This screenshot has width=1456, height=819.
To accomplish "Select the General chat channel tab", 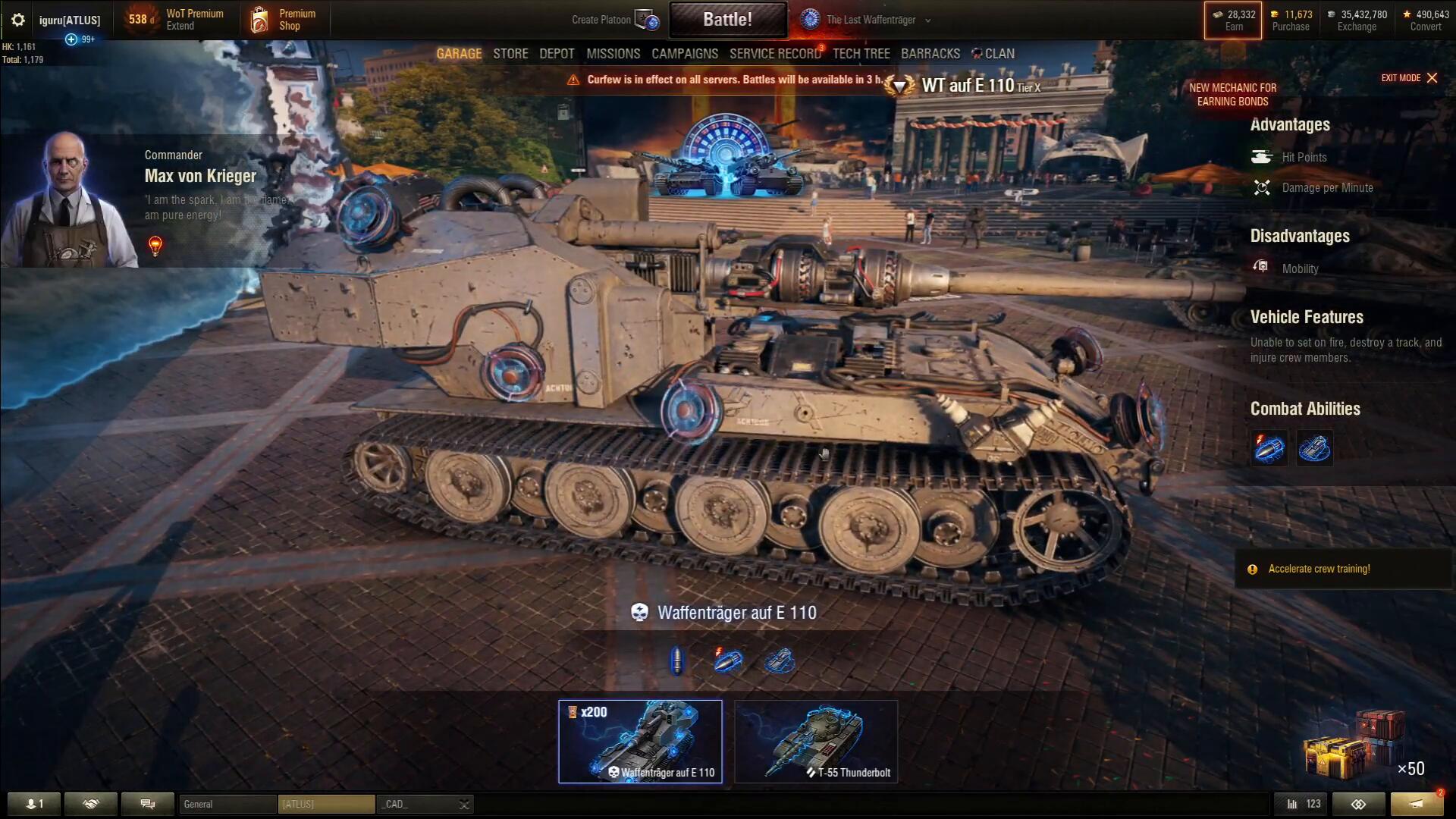I will click(227, 804).
